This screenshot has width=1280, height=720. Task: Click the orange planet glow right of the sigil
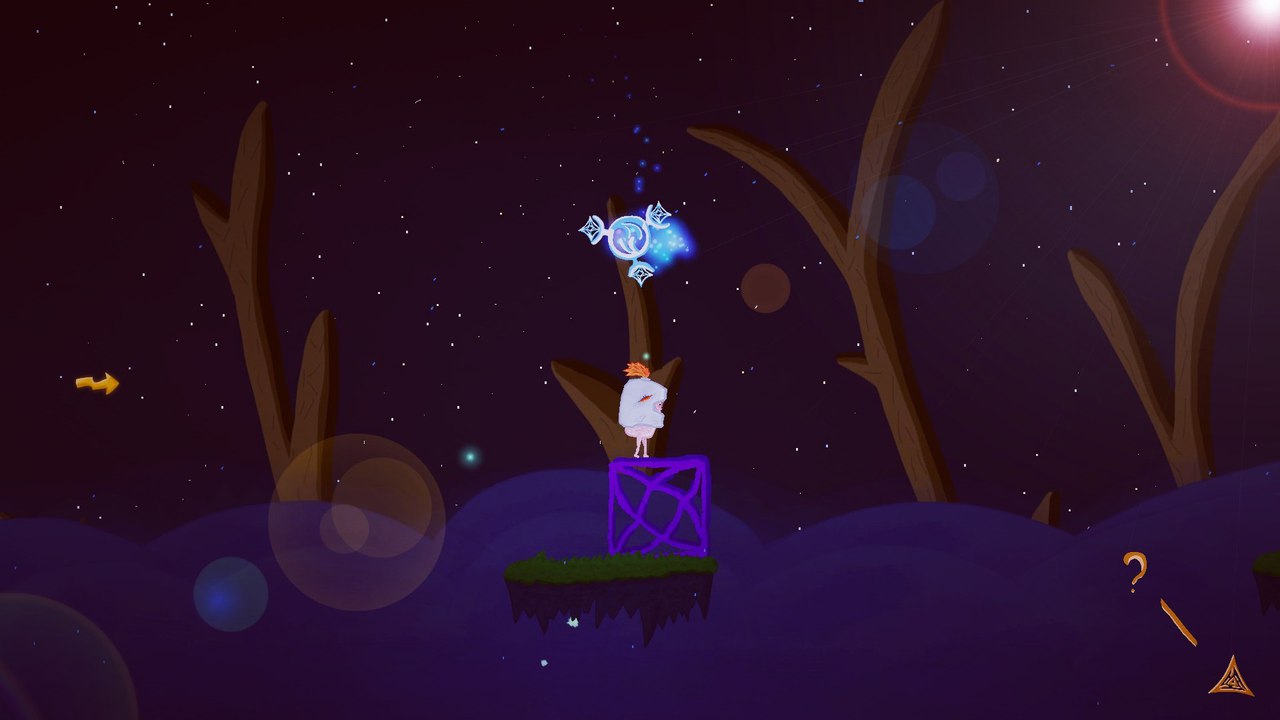click(x=768, y=286)
